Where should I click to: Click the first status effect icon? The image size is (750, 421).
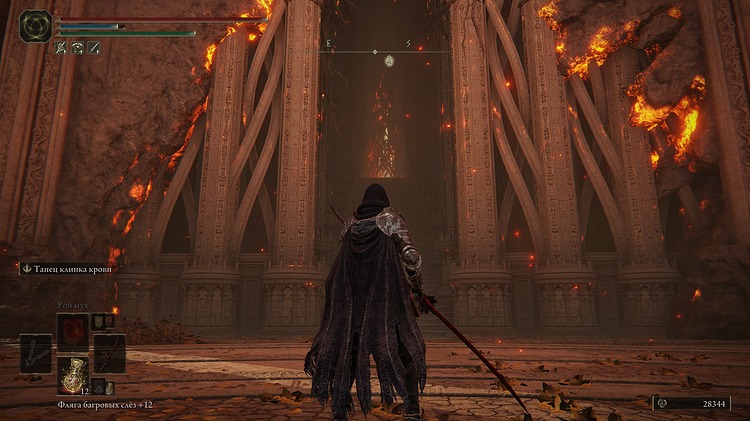tap(61, 47)
